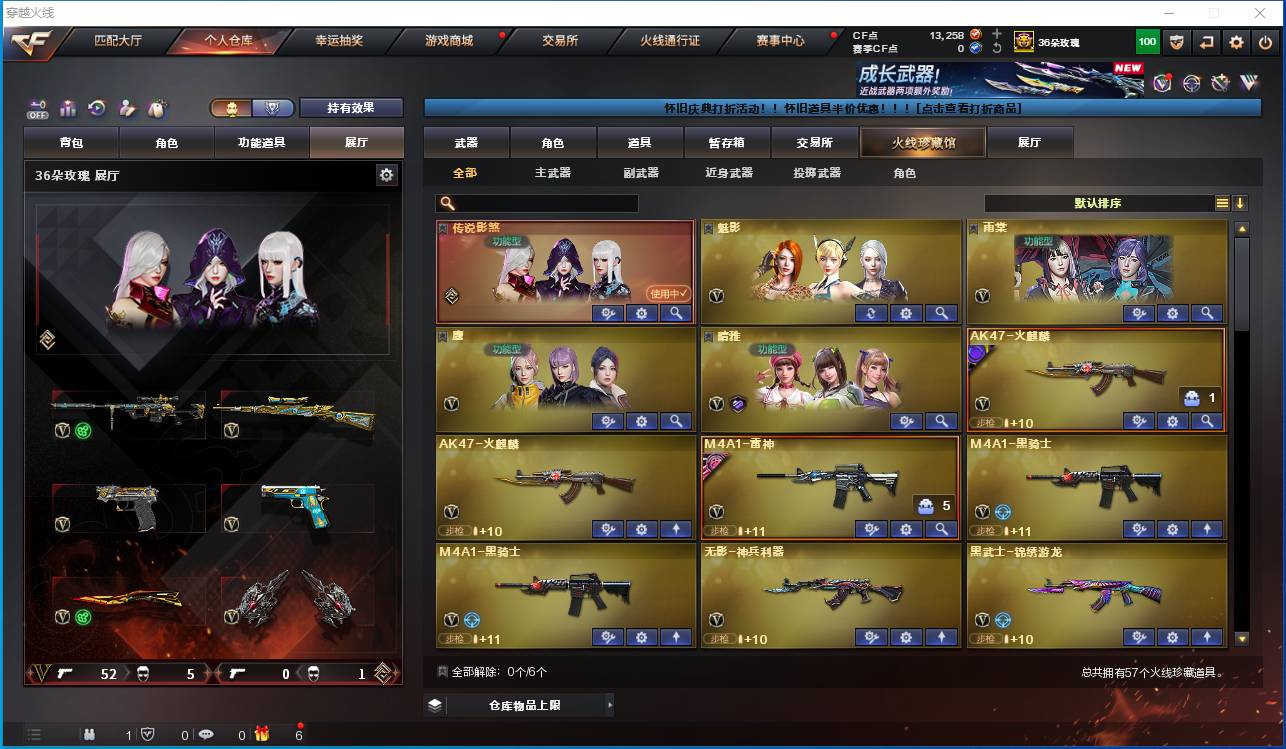Screen dimensions: 1286x749
Task: Select the 角色 sub-tab
Action: pyautogui.click(x=906, y=172)
